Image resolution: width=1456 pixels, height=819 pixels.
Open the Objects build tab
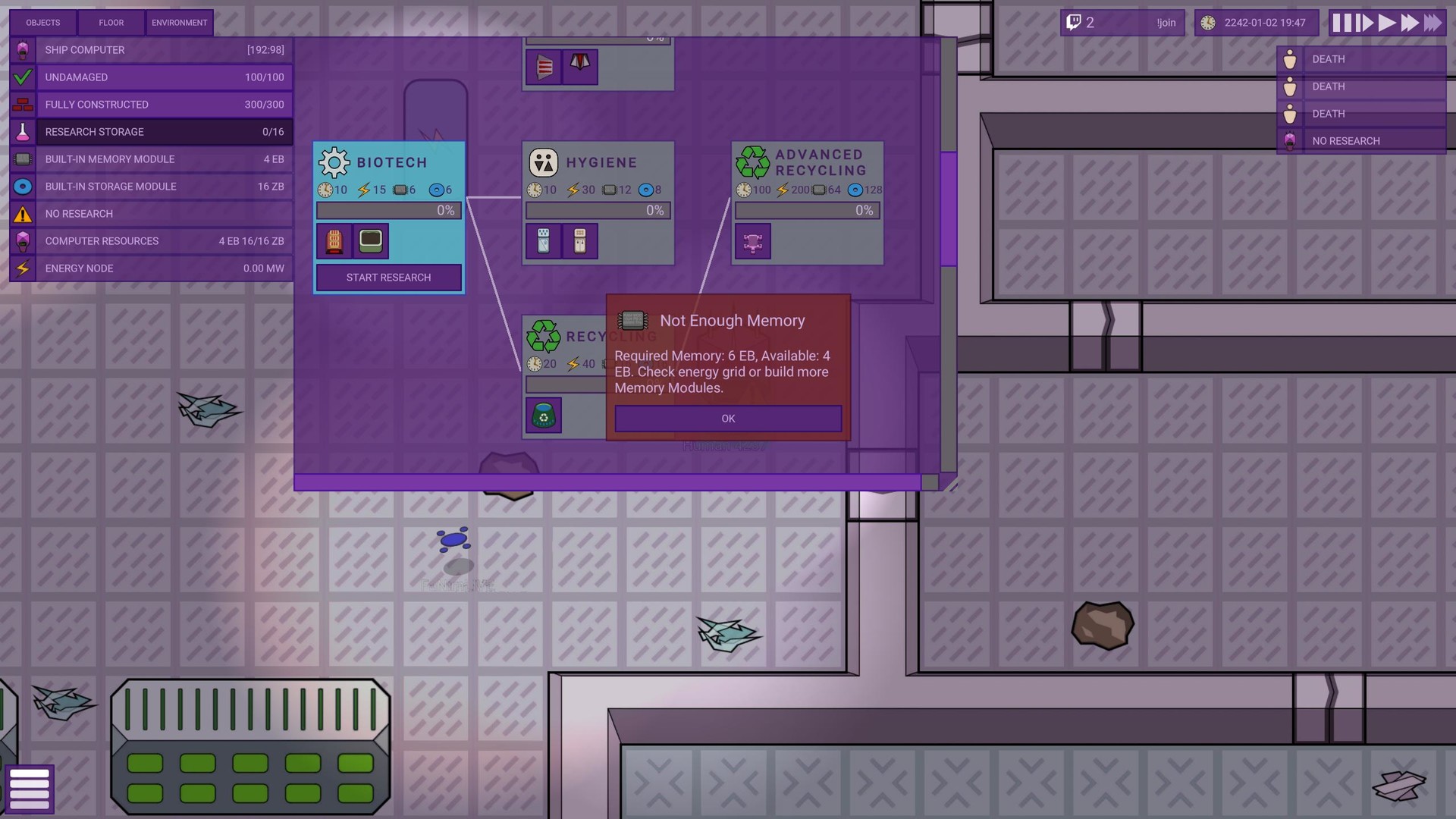click(43, 23)
